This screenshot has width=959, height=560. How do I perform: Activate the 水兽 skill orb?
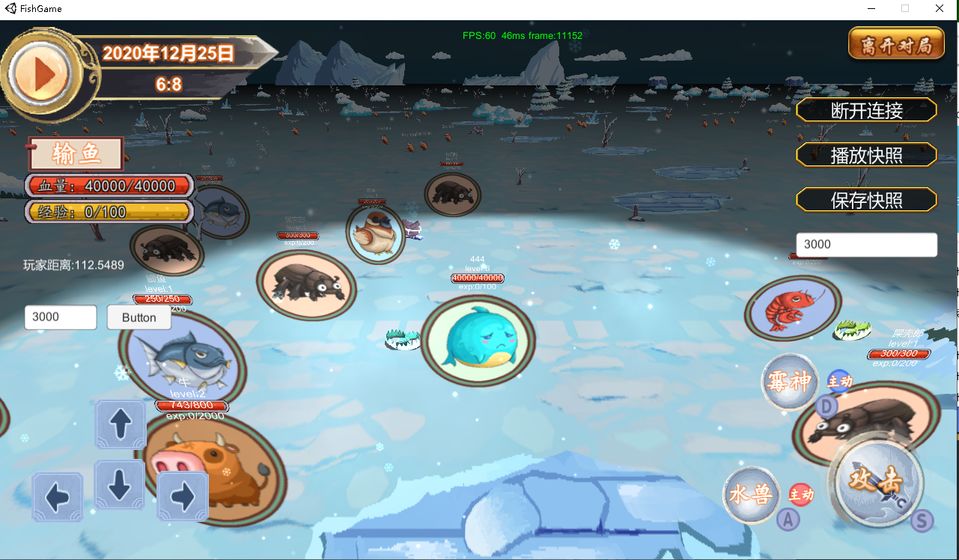pos(751,494)
